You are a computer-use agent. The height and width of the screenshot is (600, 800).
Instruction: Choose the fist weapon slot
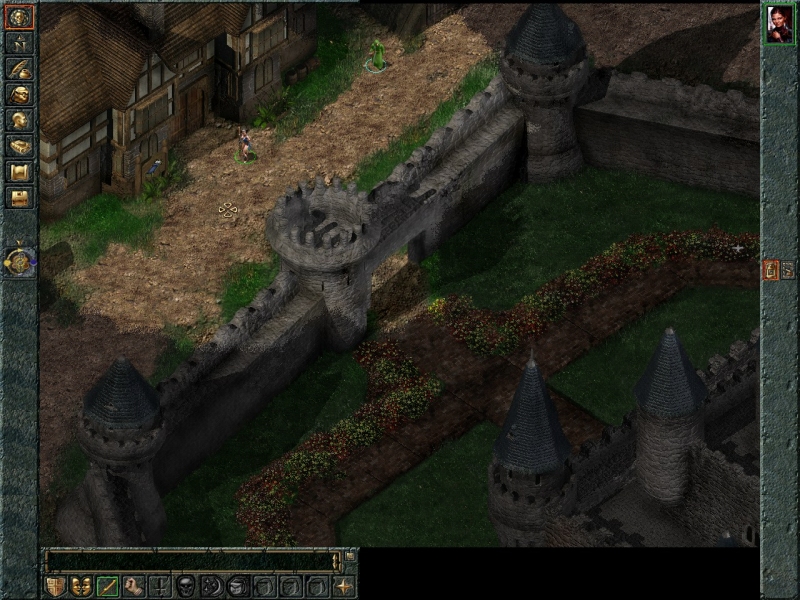click(134, 586)
